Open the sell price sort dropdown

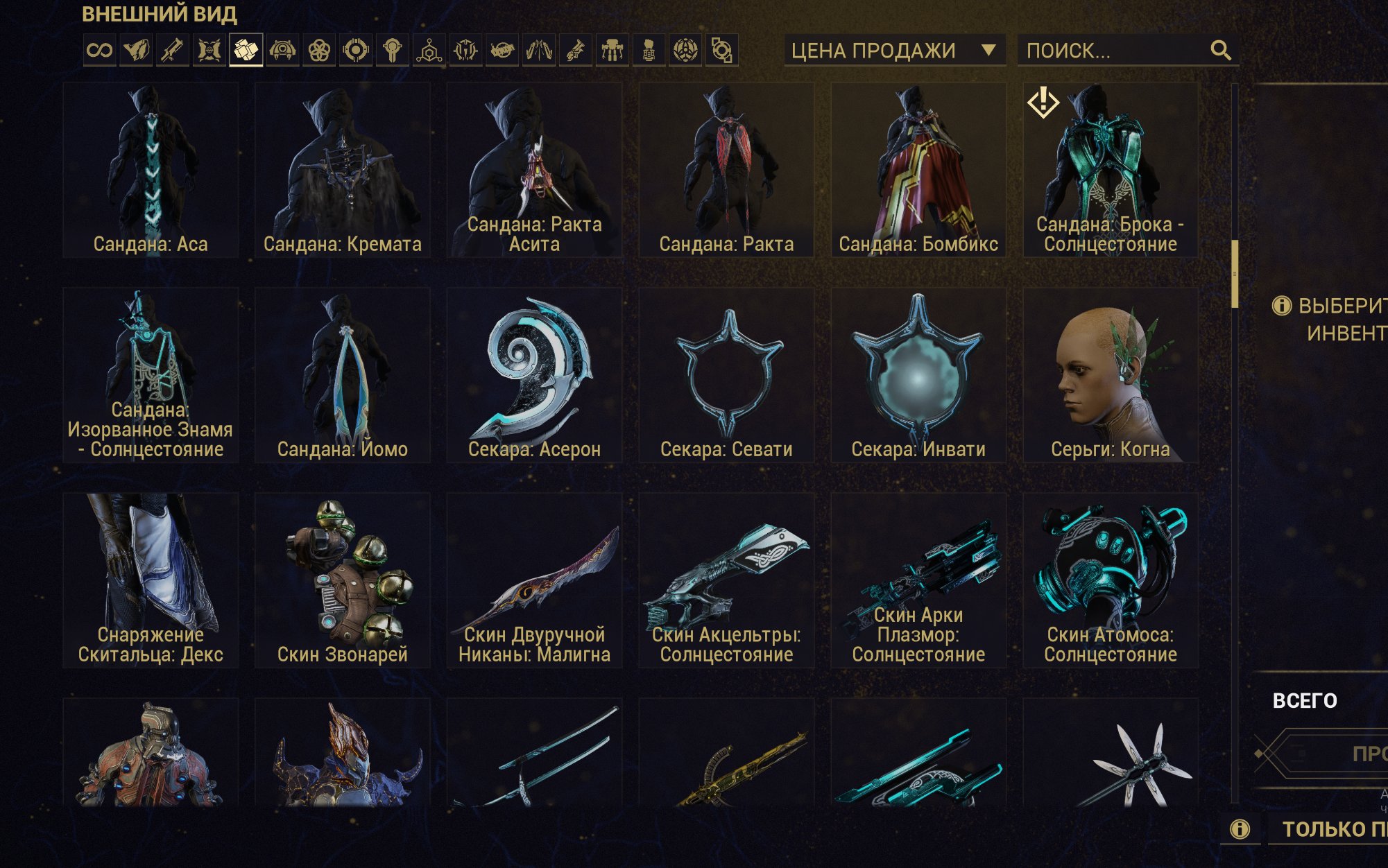click(x=893, y=51)
